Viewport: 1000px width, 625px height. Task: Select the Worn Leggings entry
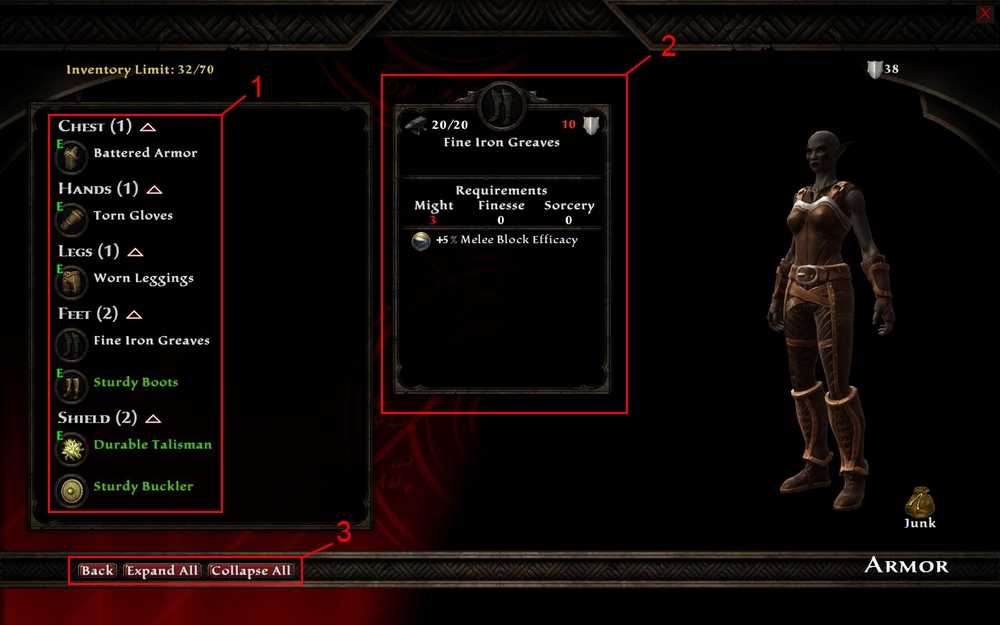pyautogui.click(x=143, y=278)
